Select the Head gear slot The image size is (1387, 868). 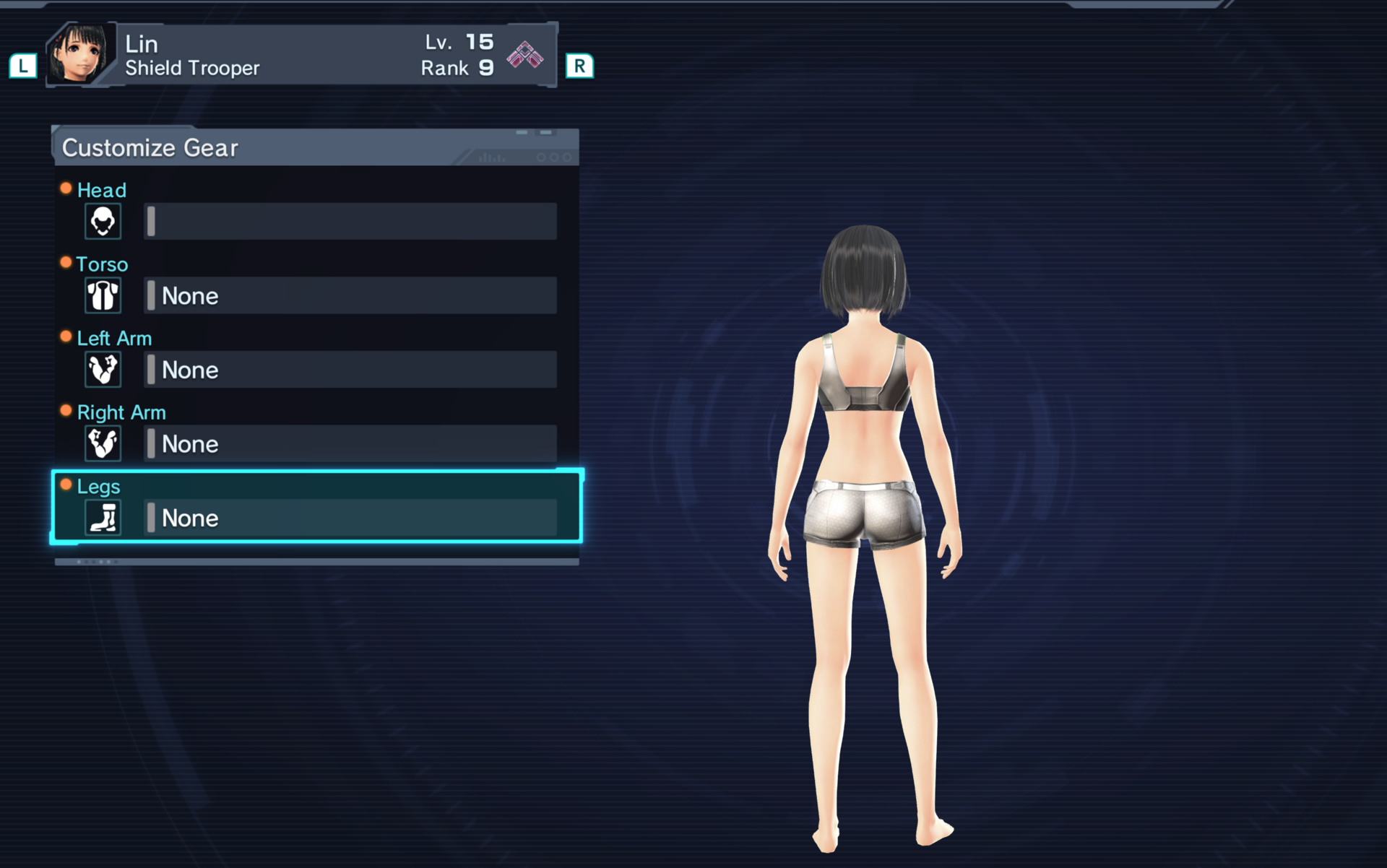[350, 221]
